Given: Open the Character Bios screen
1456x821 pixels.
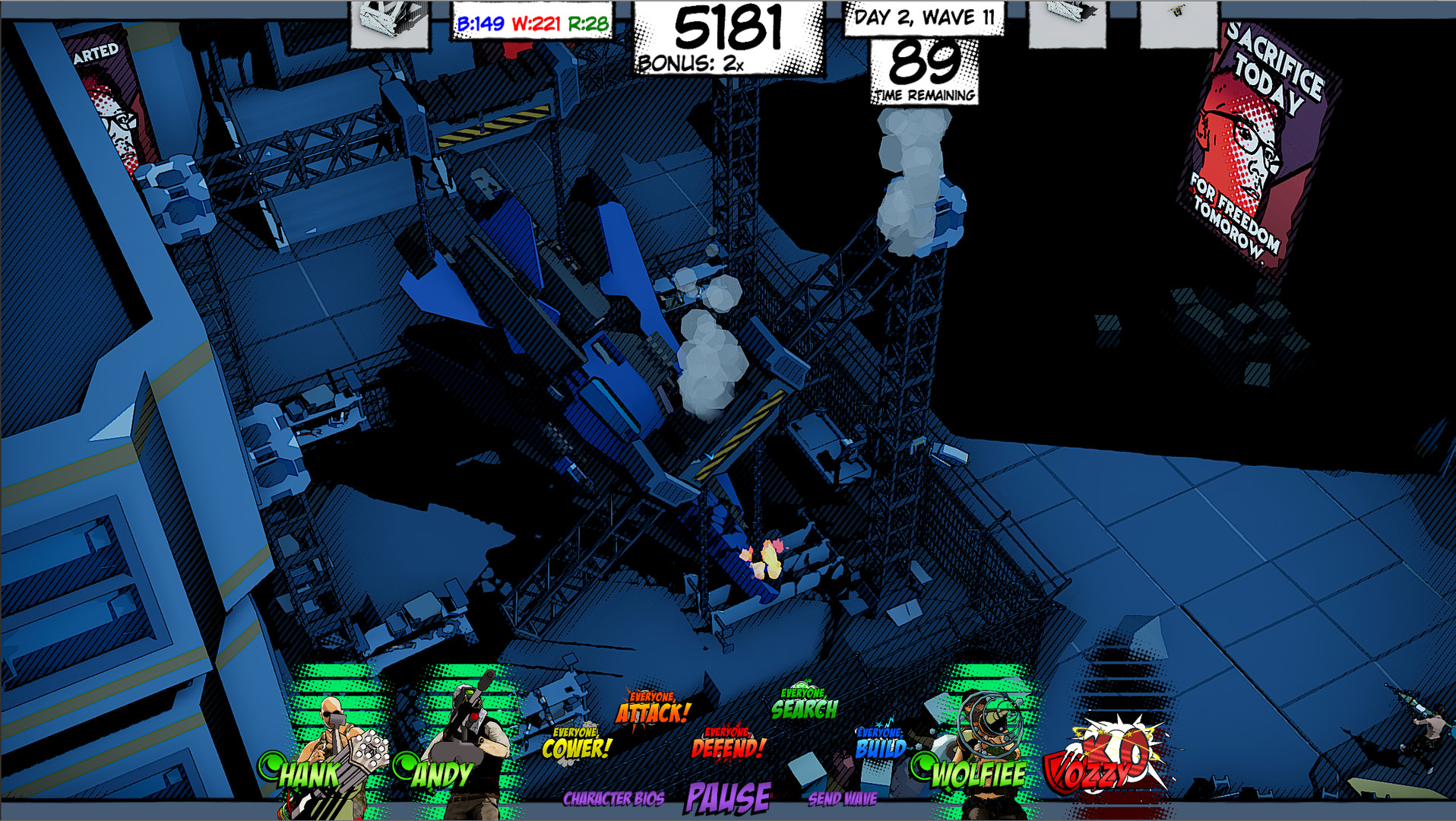Looking at the screenshot, I should (x=616, y=798).
